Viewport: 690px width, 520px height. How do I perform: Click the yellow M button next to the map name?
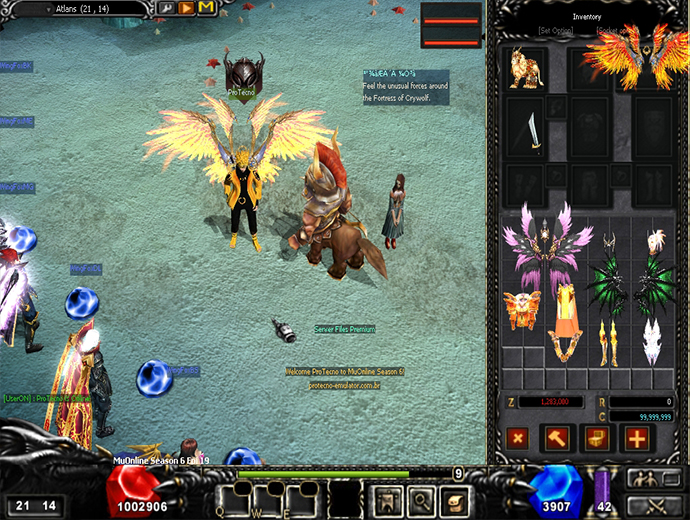click(206, 8)
